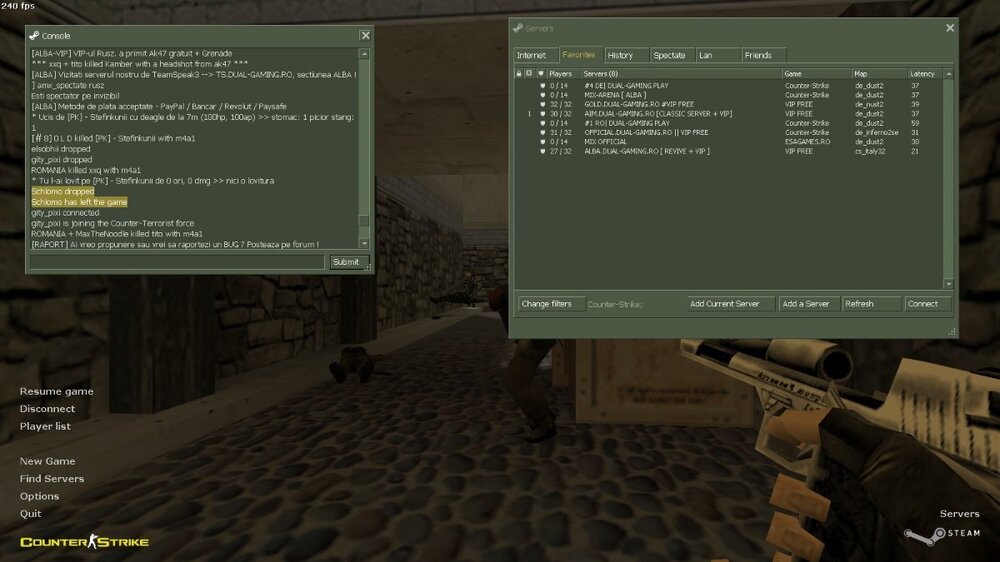Choose Find Servers in the main menu
The height and width of the screenshot is (562, 1000).
point(52,478)
